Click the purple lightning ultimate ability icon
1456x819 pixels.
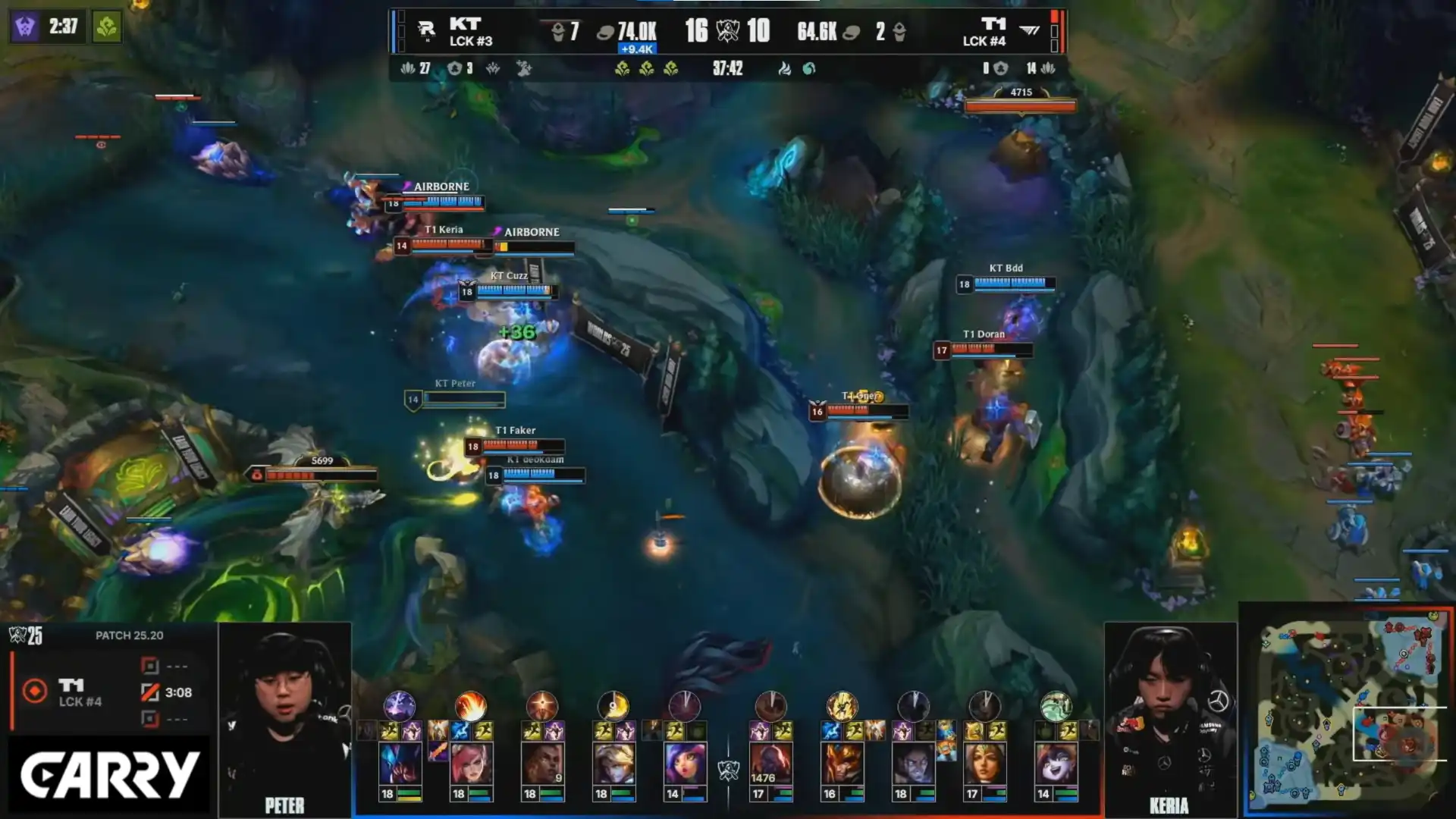(399, 706)
